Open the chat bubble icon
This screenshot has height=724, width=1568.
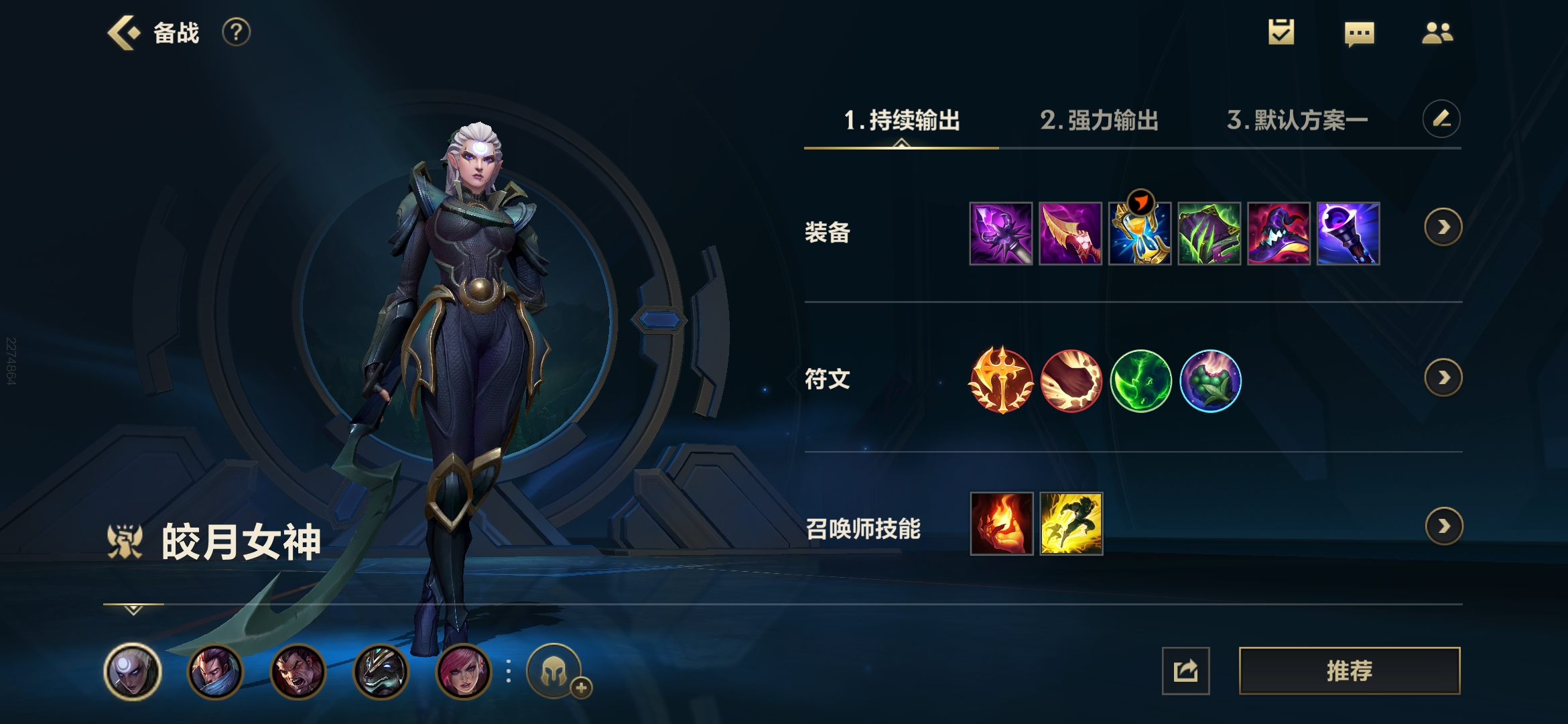(x=1359, y=34)
